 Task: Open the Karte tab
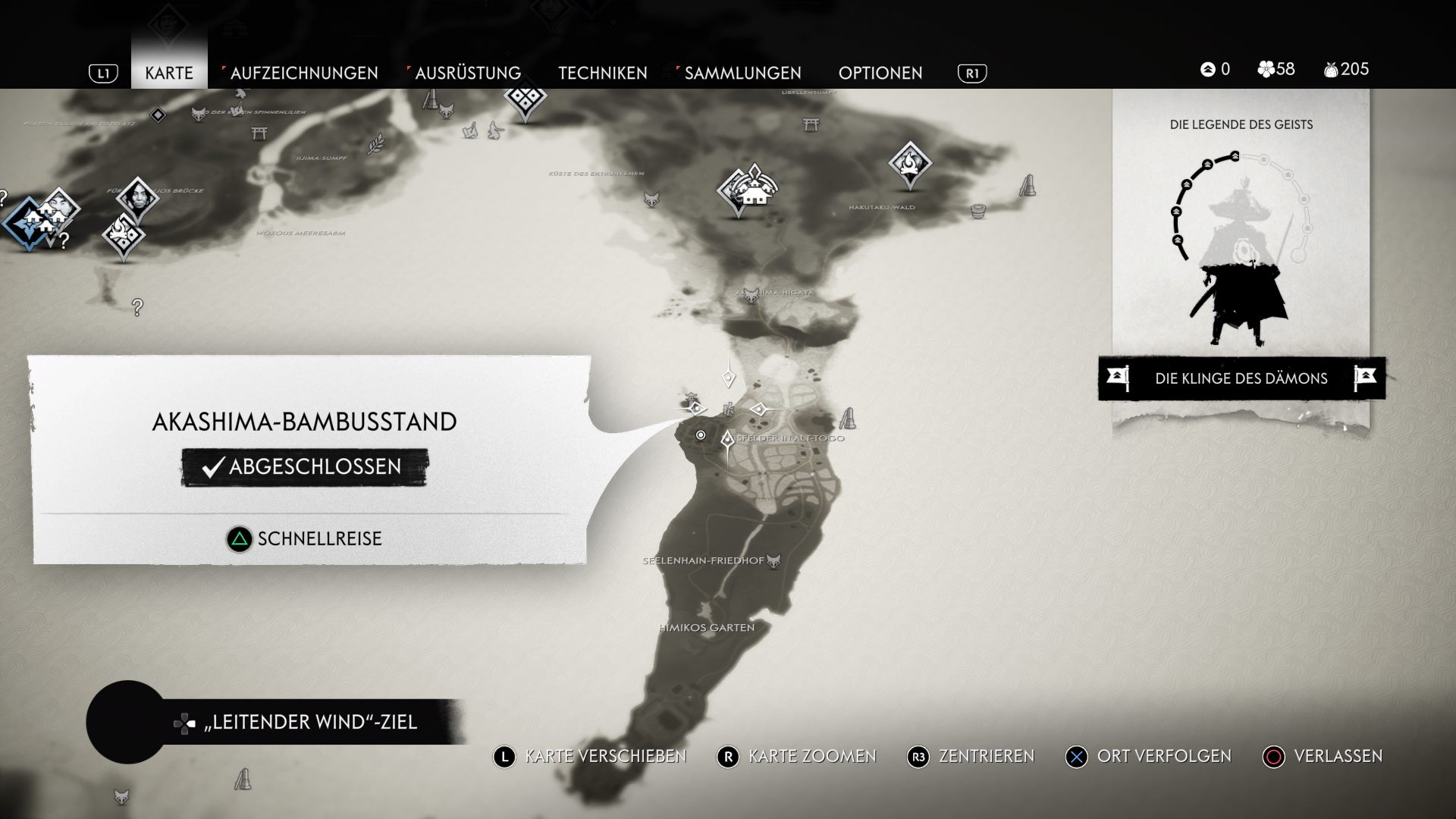point(168,73)
